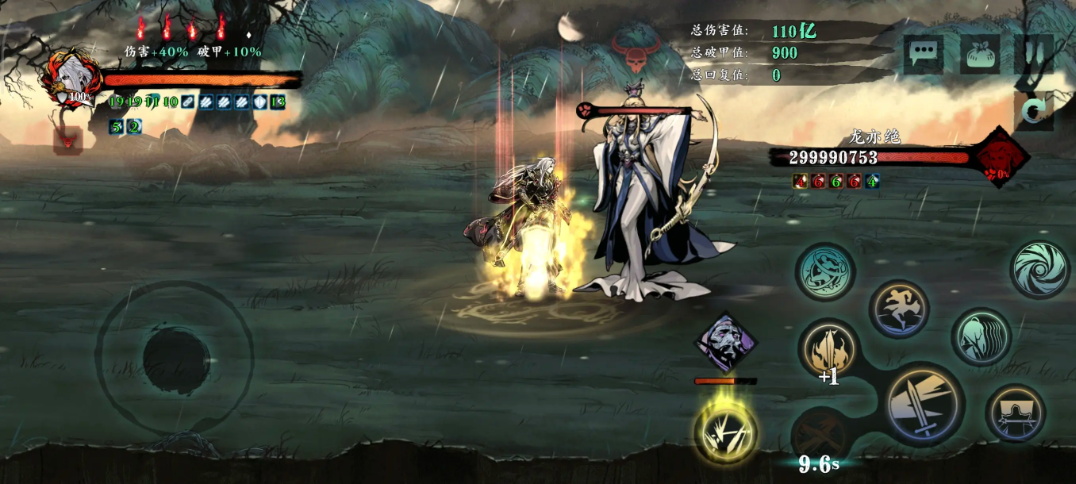
Task: Activate the teal swirling dragon skill
Action: [826, 272]
